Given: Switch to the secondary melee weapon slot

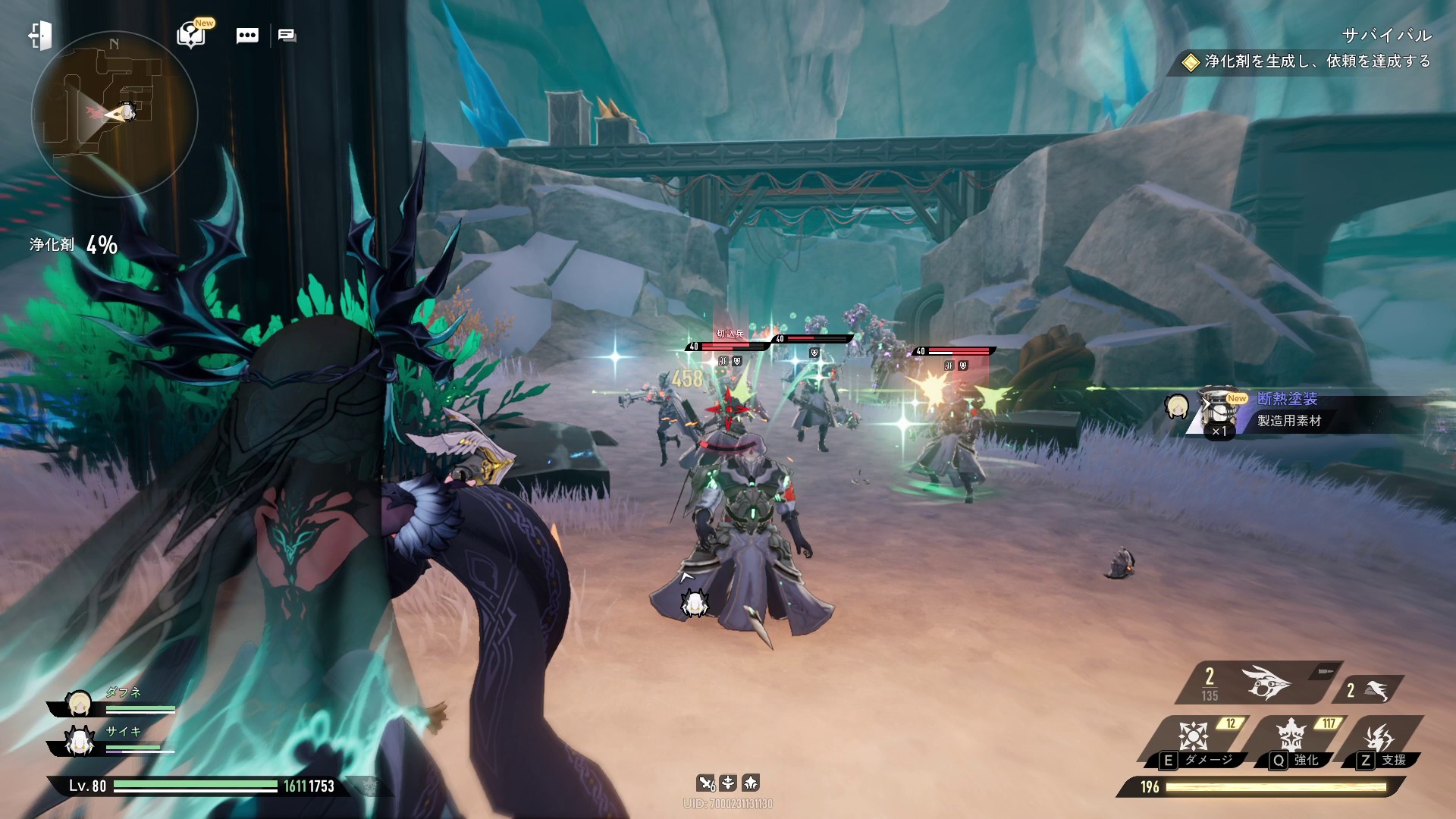Looking at the screenshot, I should pyautogui.click(x=1368, y=690).
